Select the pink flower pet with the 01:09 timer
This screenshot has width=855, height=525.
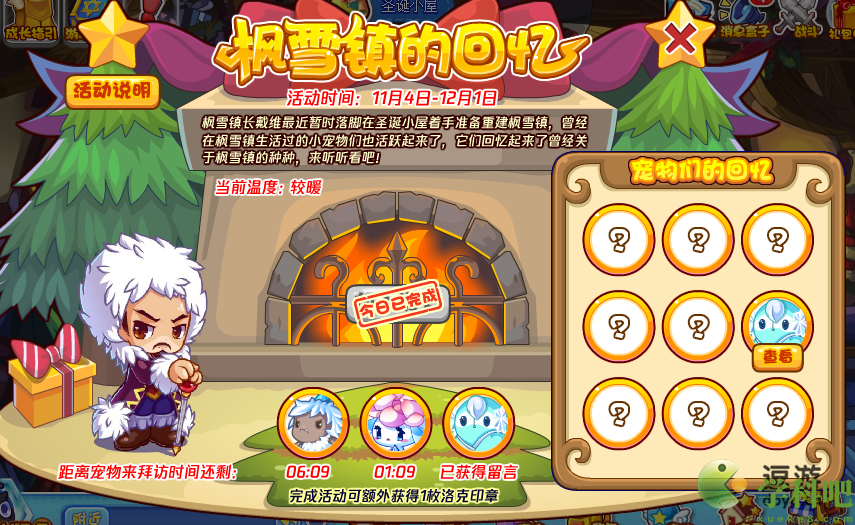pyautogui.click(x=395, y=422)
